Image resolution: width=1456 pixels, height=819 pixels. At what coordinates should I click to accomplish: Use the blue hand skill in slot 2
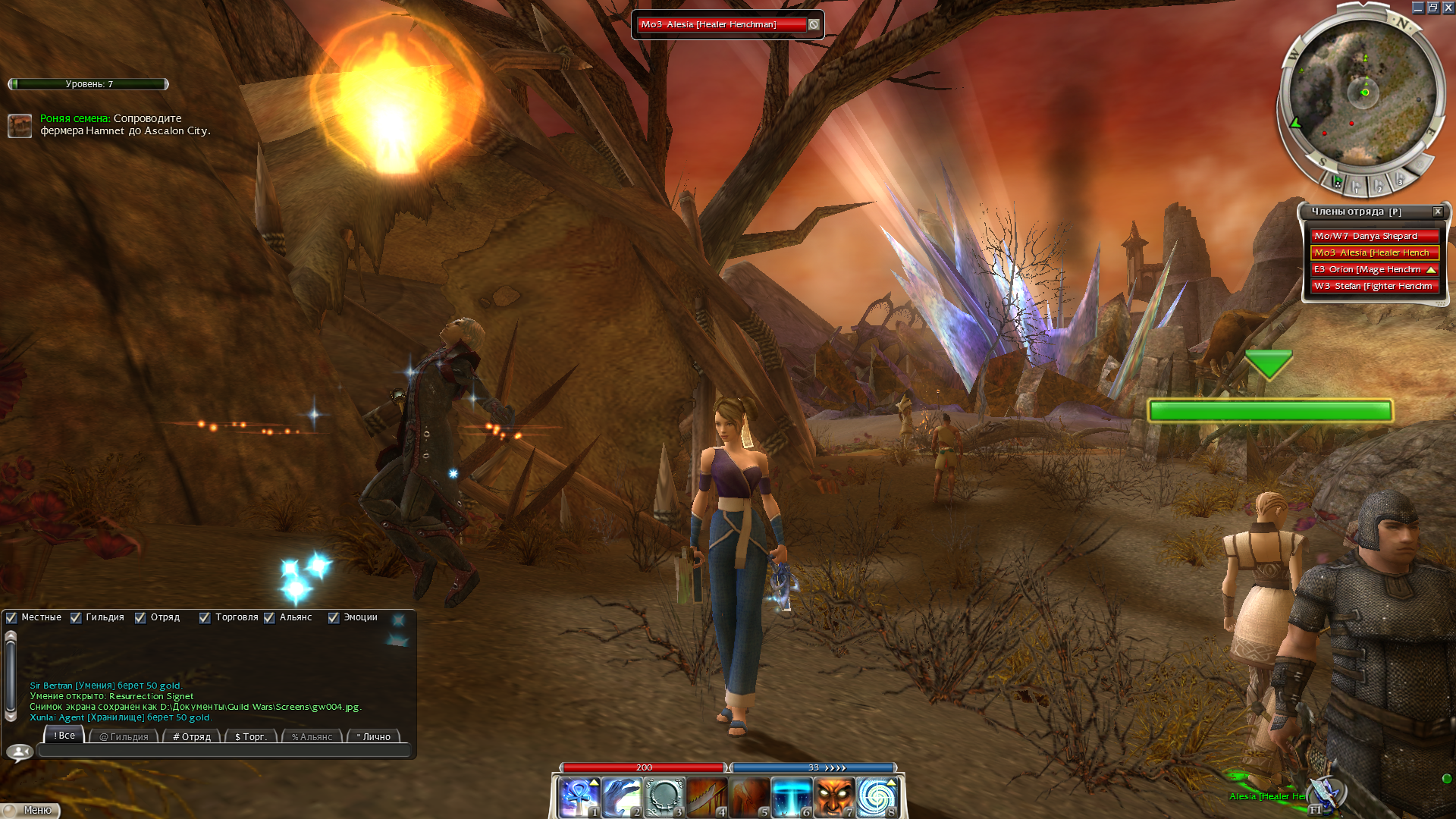(x=622, y=798)
